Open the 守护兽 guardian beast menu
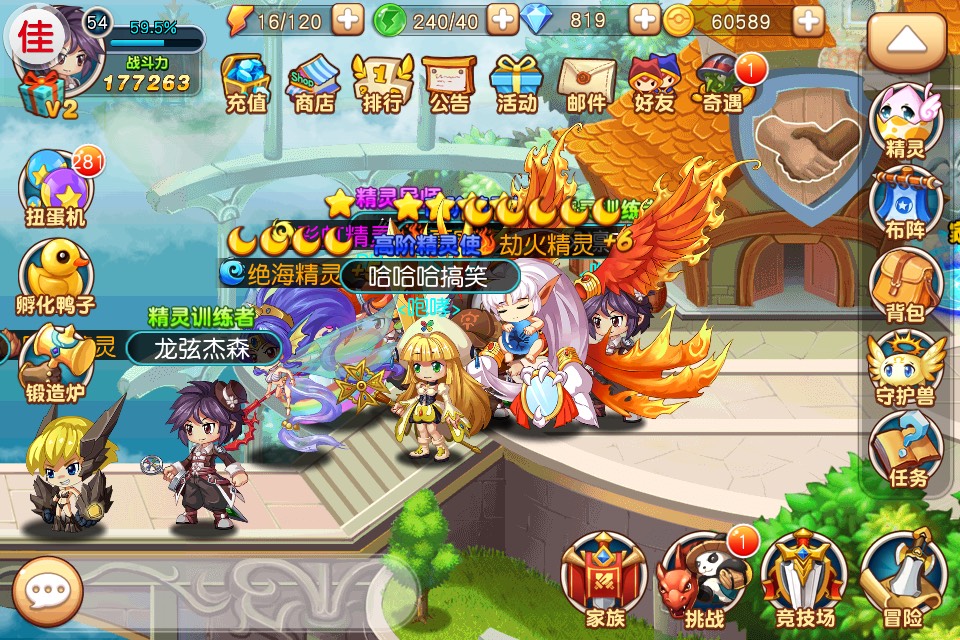This screenshot has height=640, width=960. tap(905, 368)
